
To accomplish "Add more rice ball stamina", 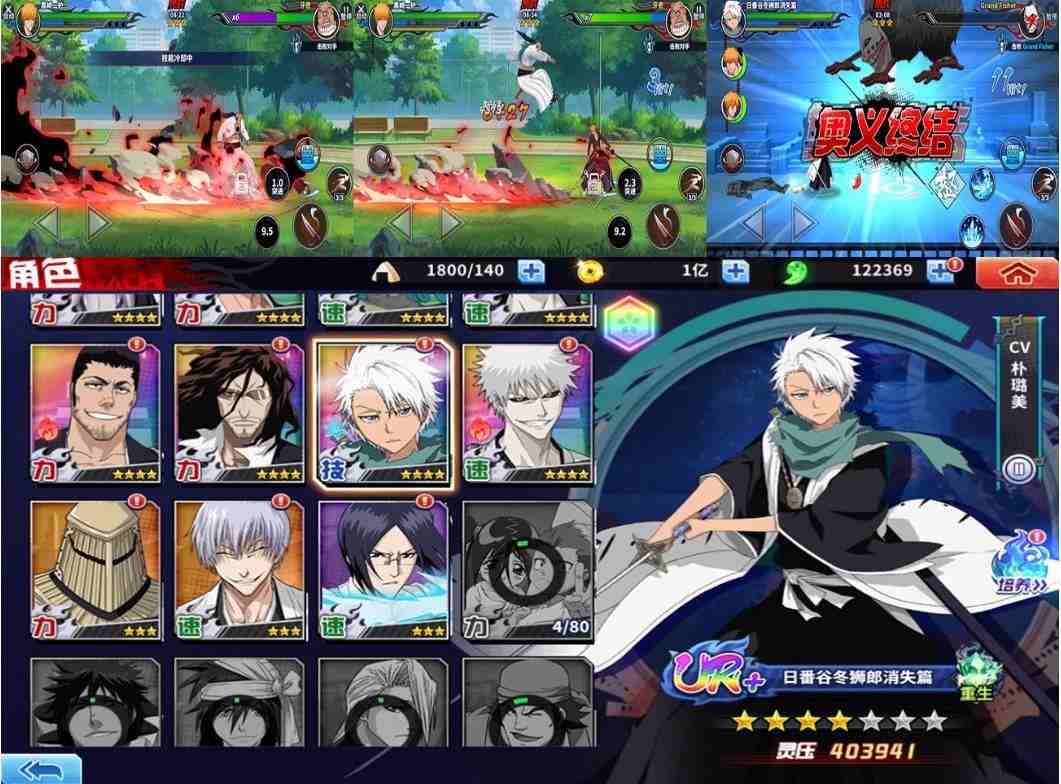I will [531, 271].
